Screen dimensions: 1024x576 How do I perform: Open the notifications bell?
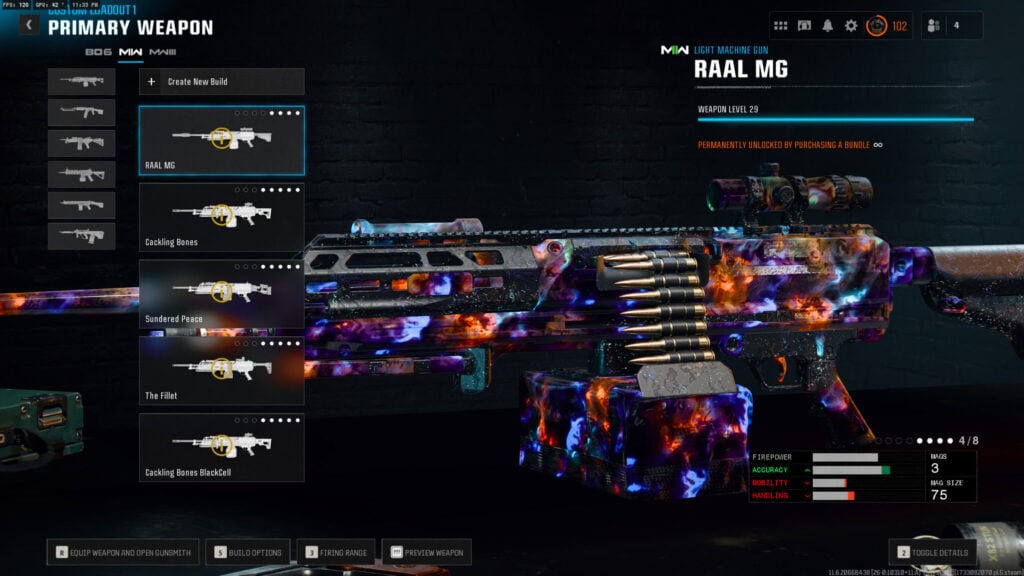(828, 26)
